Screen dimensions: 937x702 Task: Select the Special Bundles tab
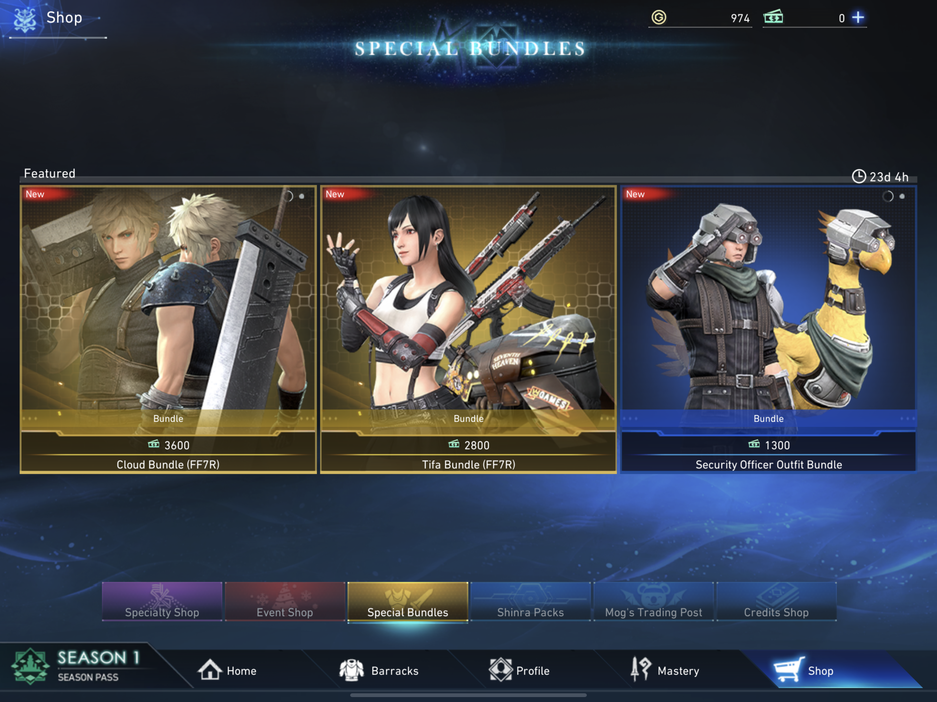pyautogui.click(x=408, y=602)
